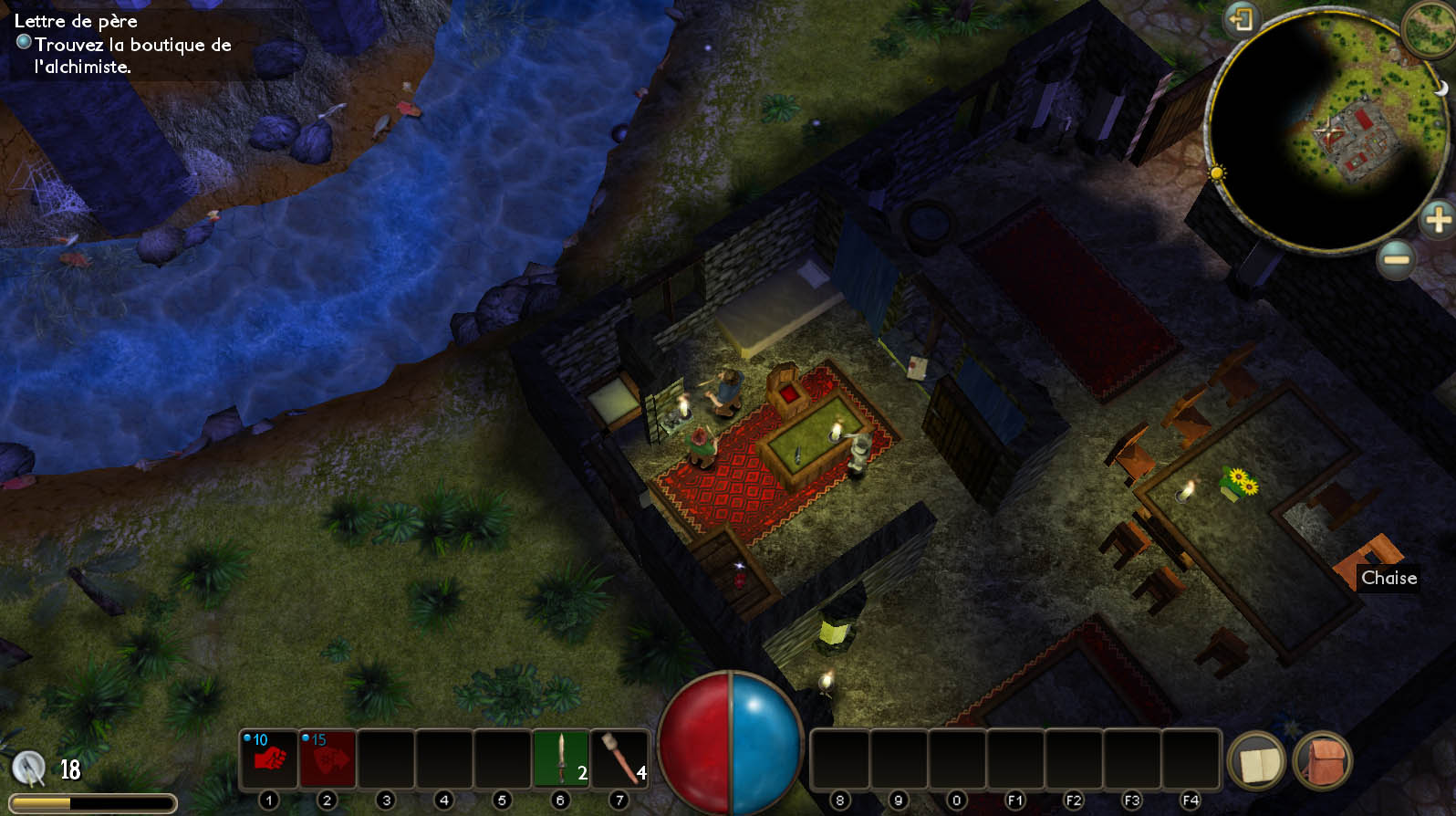The image size is (1456, 816).
Task: Select the dagger hotbar slot
Action: pos(561,758)
